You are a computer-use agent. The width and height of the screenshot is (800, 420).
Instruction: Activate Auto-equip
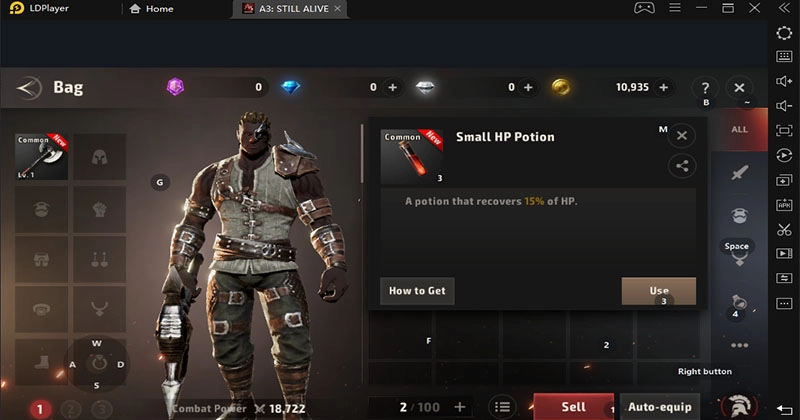point(659,407)
